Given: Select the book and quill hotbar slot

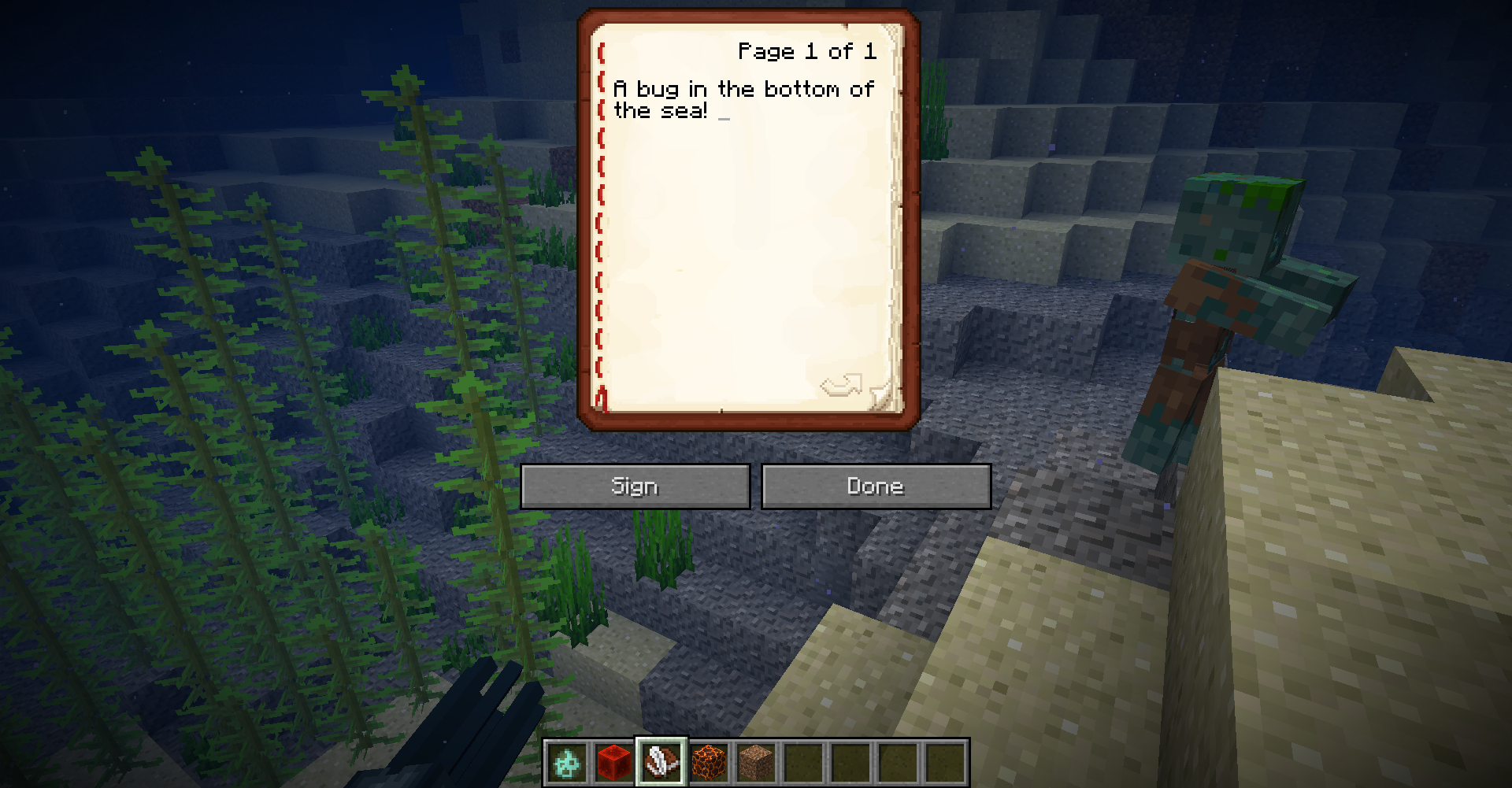Looking at the screenshot, I should pyautogui.click(x=661, y=762).
